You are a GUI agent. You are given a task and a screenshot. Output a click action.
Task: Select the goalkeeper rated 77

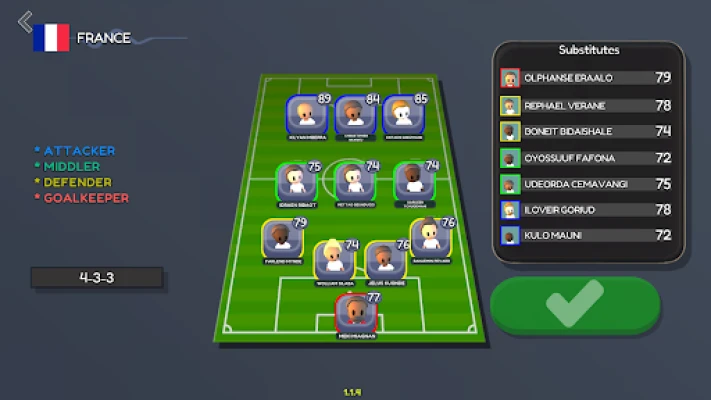355,314
